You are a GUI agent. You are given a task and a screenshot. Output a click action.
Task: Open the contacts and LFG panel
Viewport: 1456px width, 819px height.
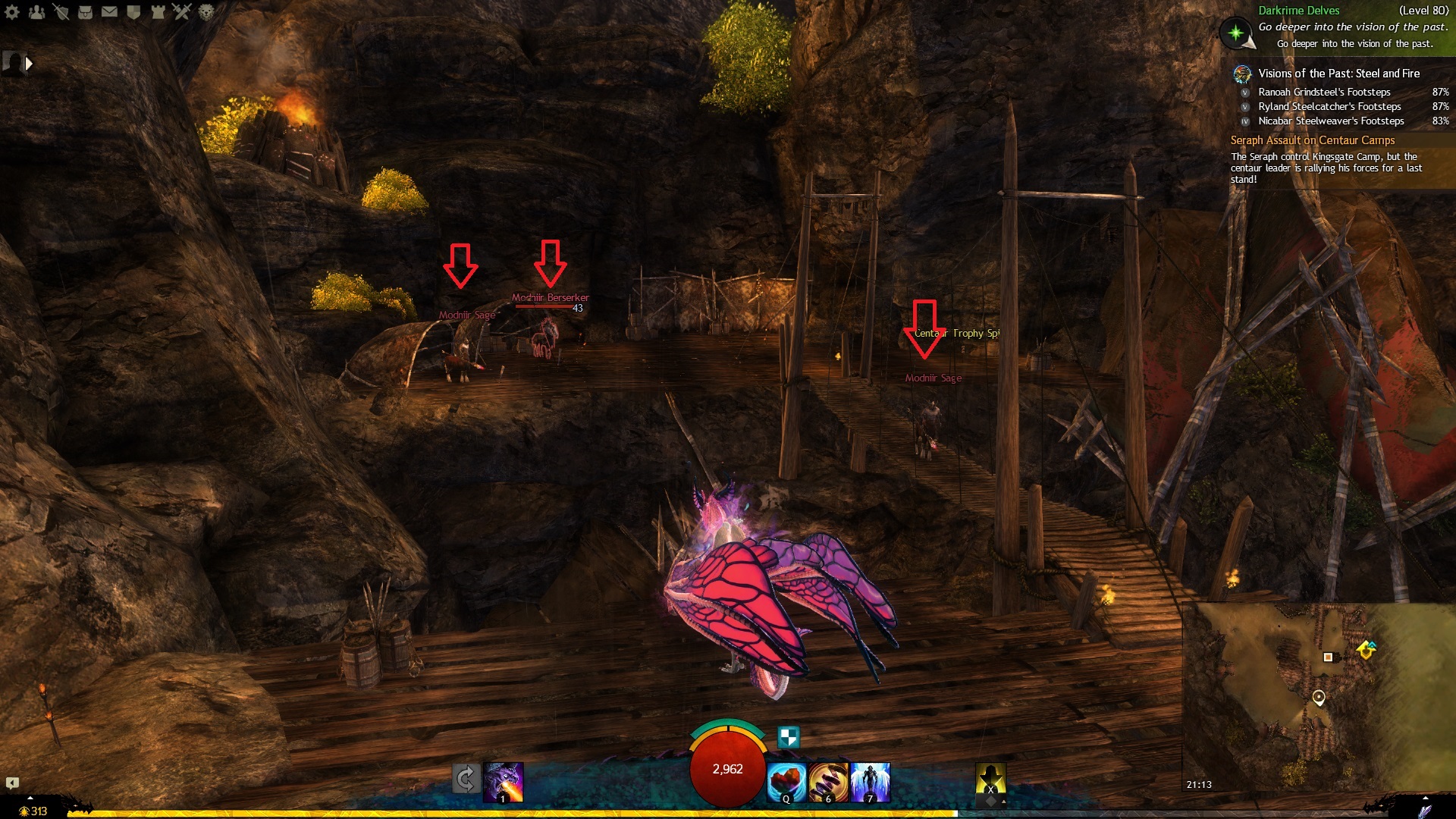36,11
